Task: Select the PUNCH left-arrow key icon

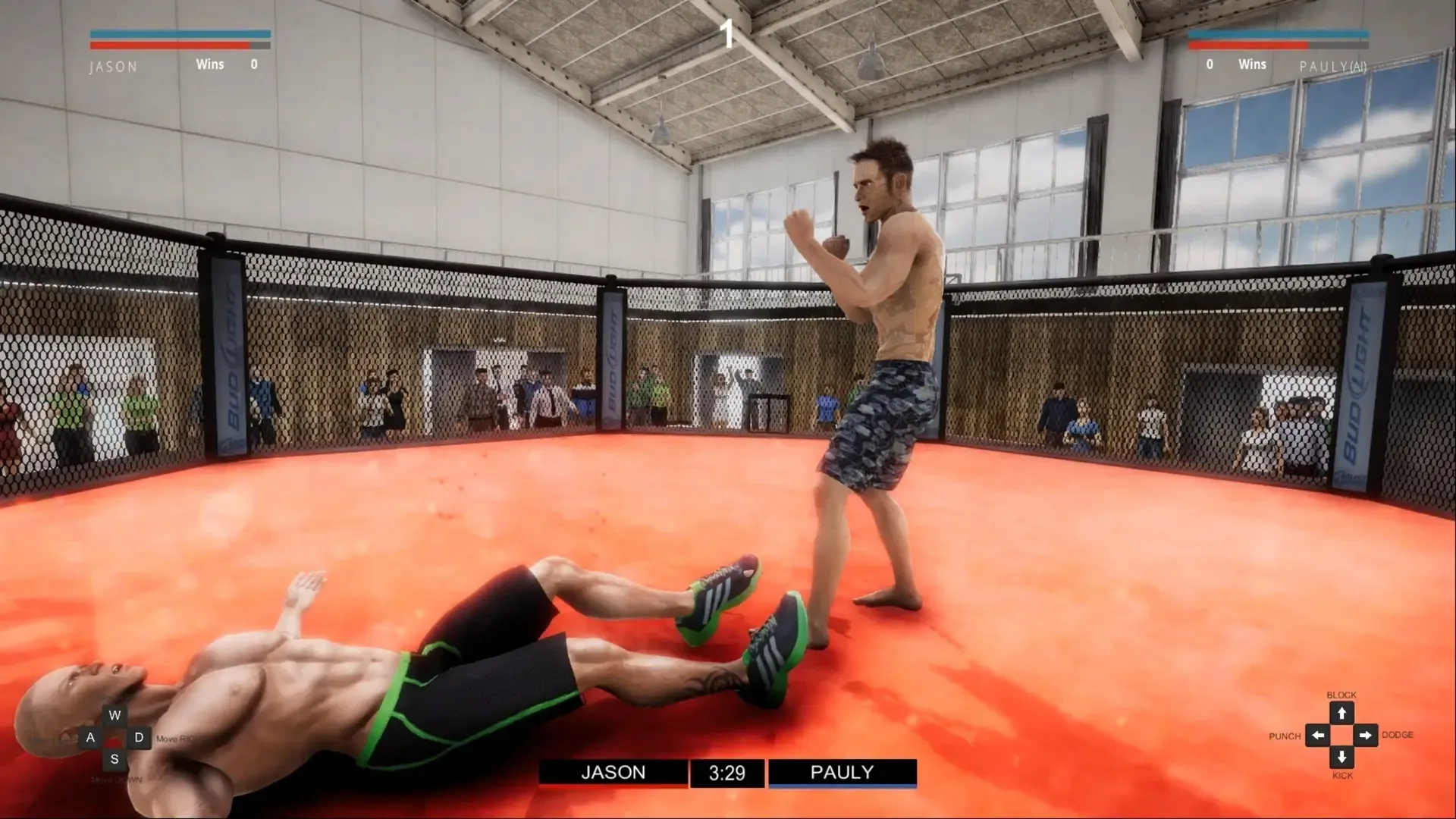Action: tap(1317, 735)
